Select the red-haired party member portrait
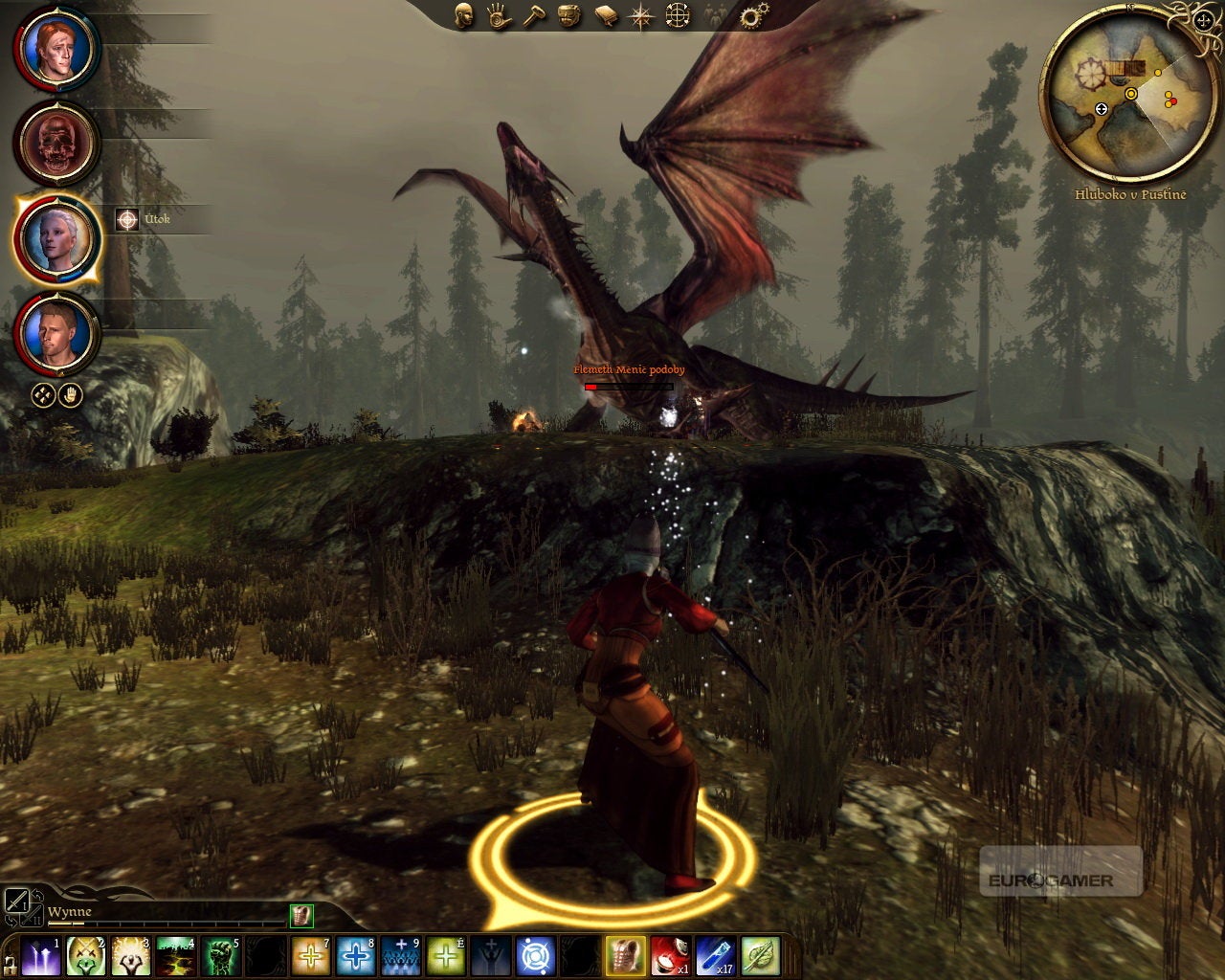Viewport: 1225px width, 980px height. pyautogui.click(x=56, y=48)
